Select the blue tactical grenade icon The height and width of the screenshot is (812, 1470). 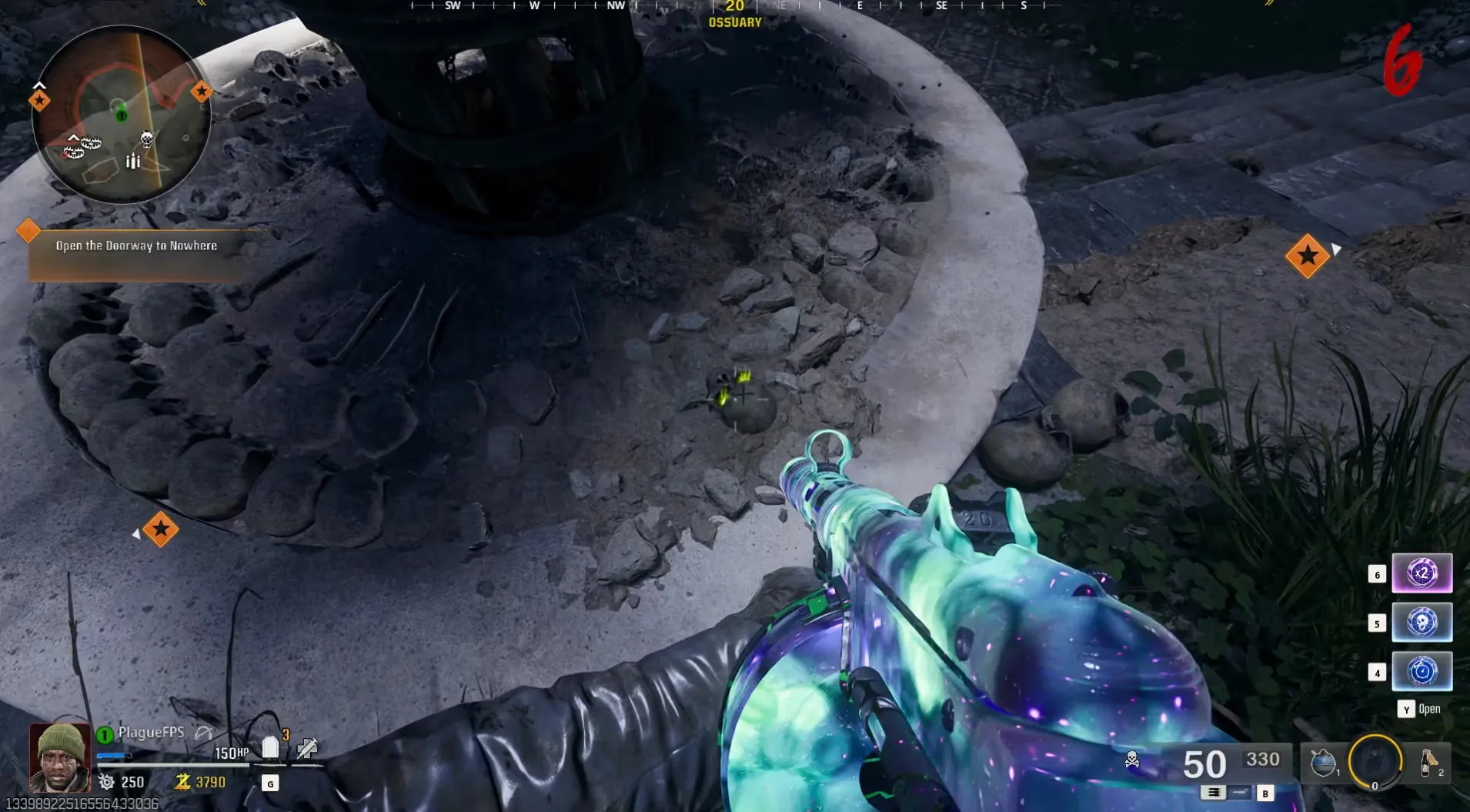click(1322, 762)
